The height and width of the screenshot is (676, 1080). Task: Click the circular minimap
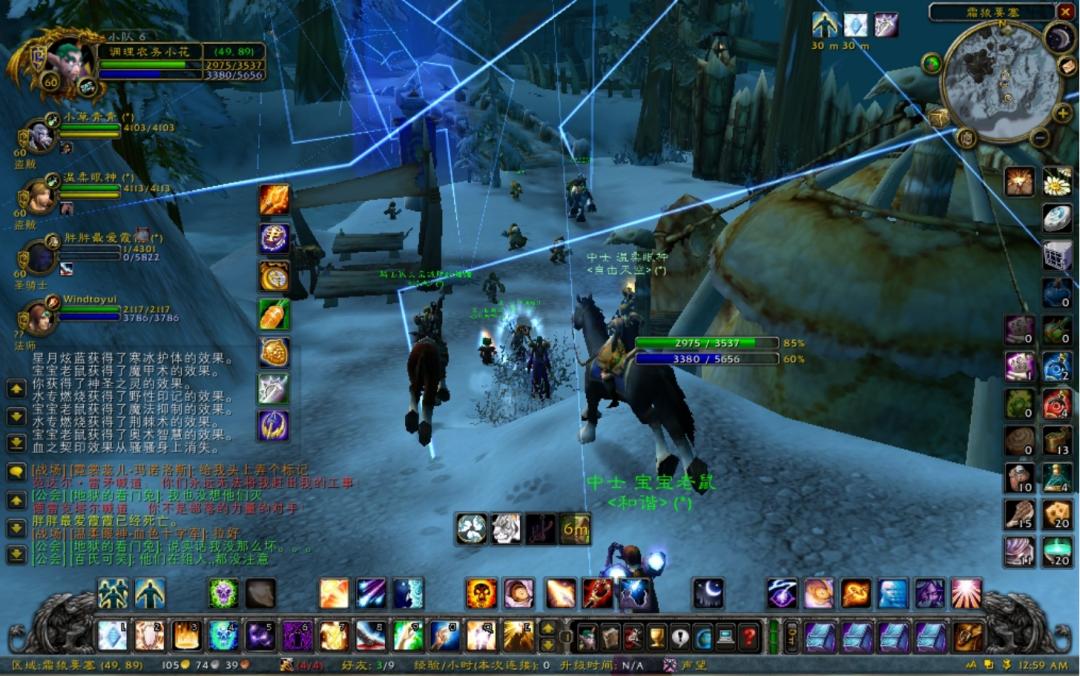pos(1001,82)
